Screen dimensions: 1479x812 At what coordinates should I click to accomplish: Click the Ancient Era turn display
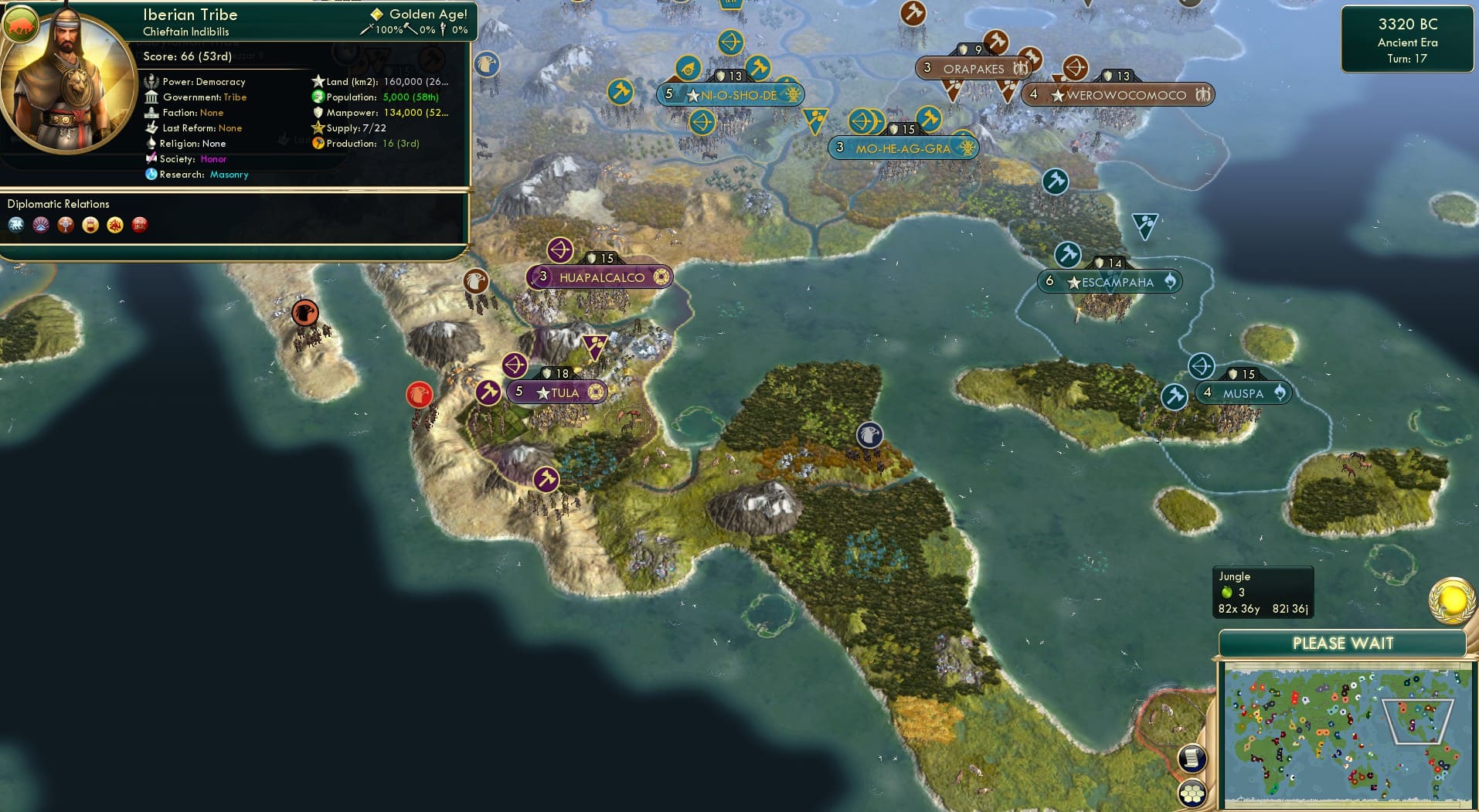pyautogui.click(x=1408, y=43)
